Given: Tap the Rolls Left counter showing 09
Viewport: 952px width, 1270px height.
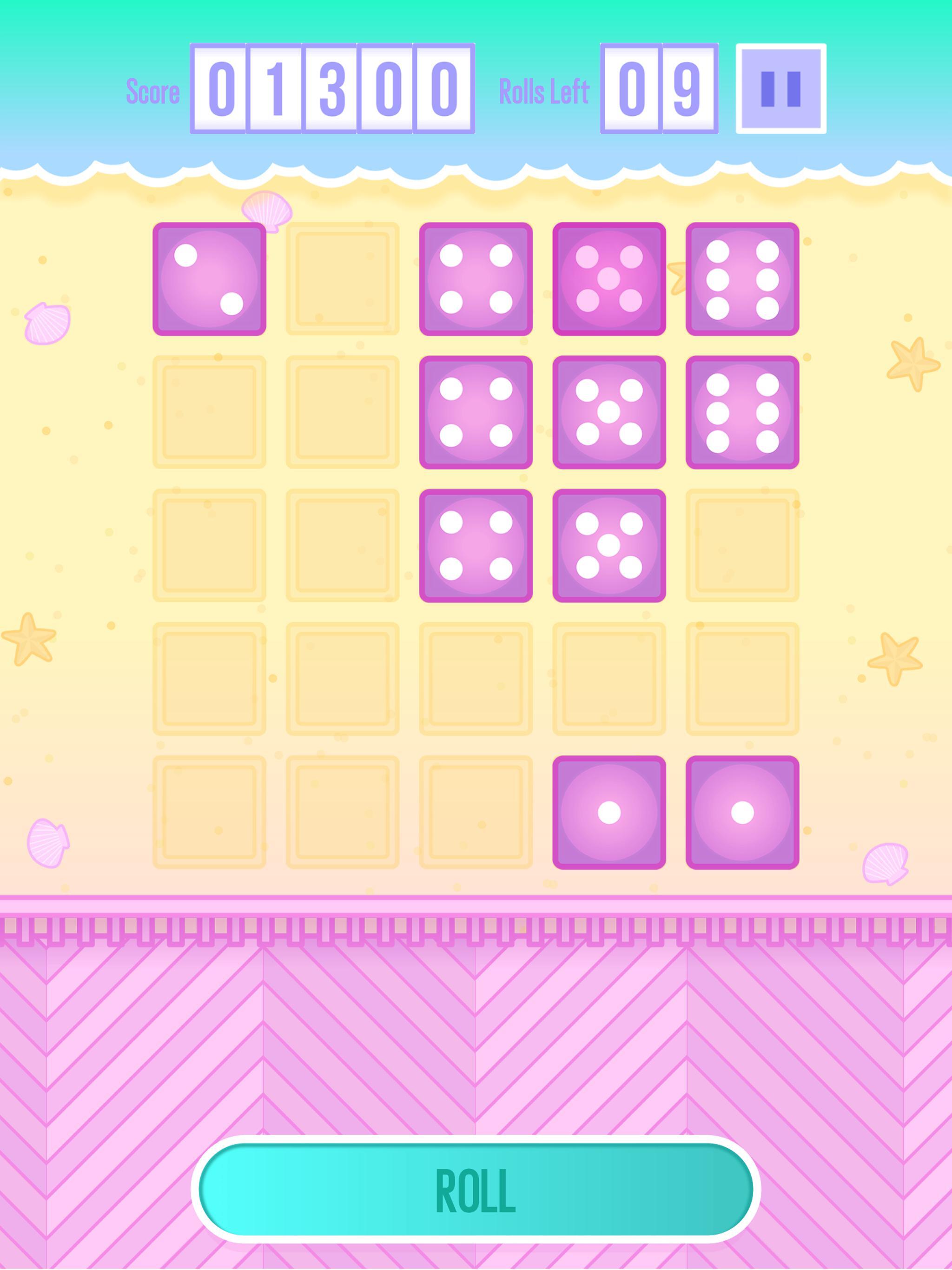Looking at the screenshot, I should [x=657, y=87].
